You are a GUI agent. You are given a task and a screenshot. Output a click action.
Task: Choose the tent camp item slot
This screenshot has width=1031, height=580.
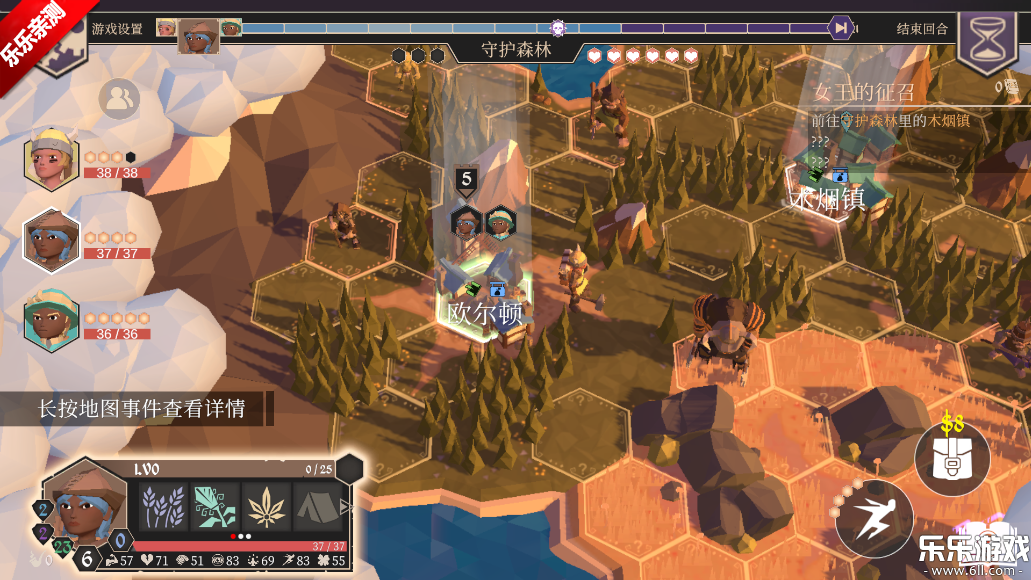click(x=318, y=507)
